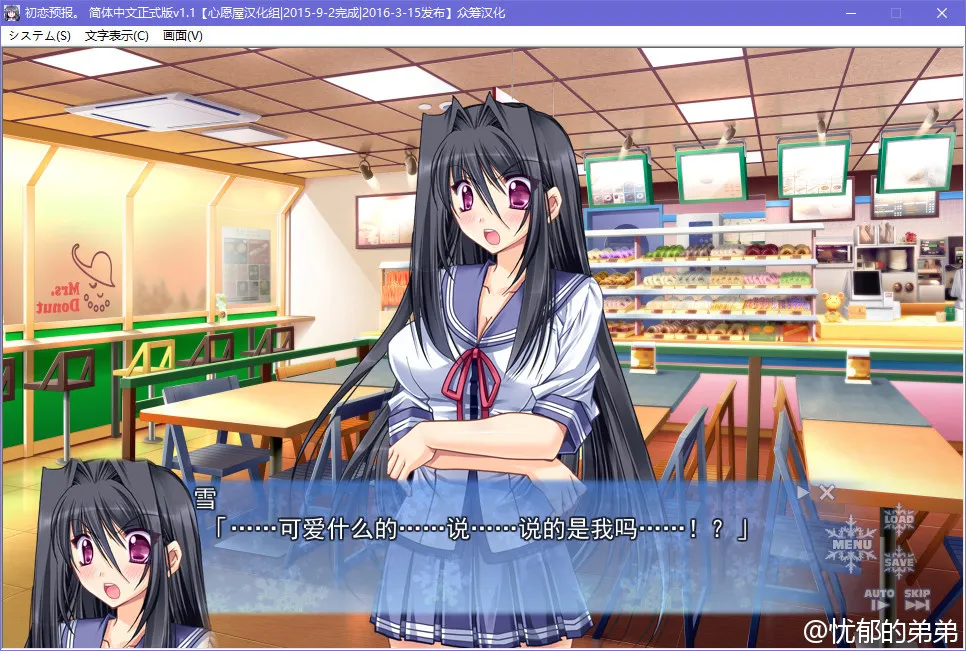Activate SKIP fast-forward mode

click(917, 600)
